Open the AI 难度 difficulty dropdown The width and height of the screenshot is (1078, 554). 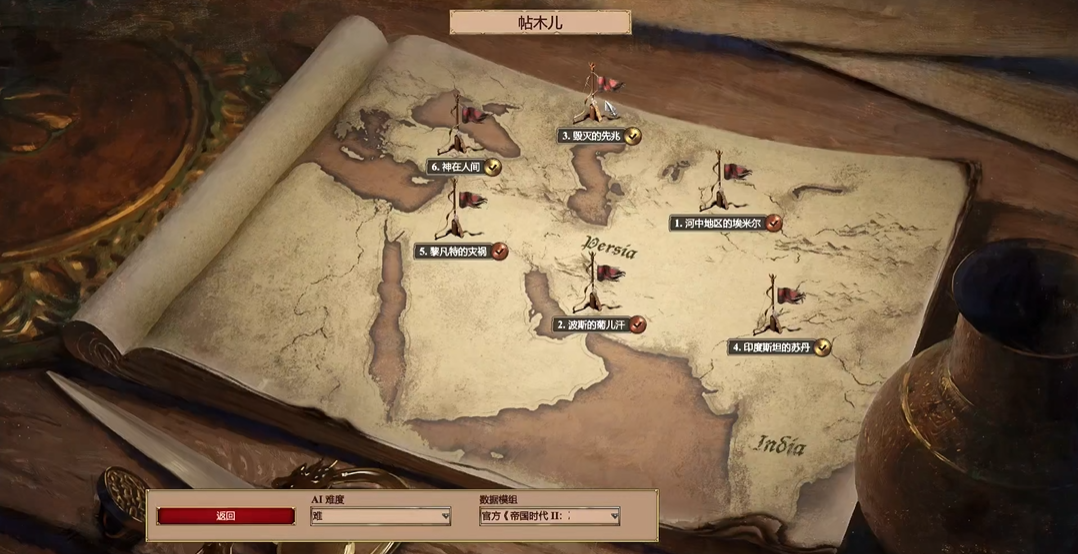(x=380, y=516)
